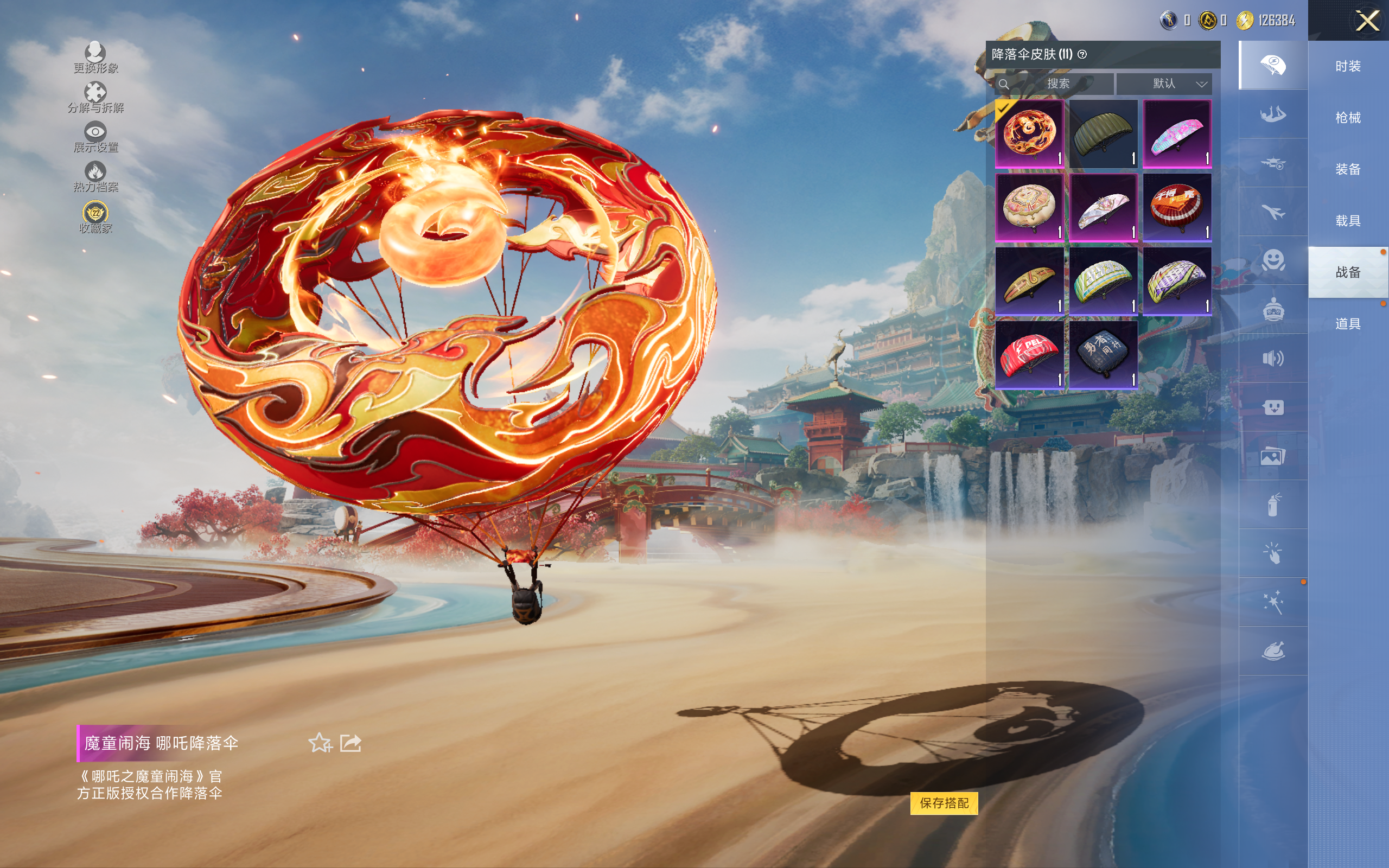Select the 装备 equipment tab
The height and width of the screenshot is (868, 1389).
[x=1348, y=169]
